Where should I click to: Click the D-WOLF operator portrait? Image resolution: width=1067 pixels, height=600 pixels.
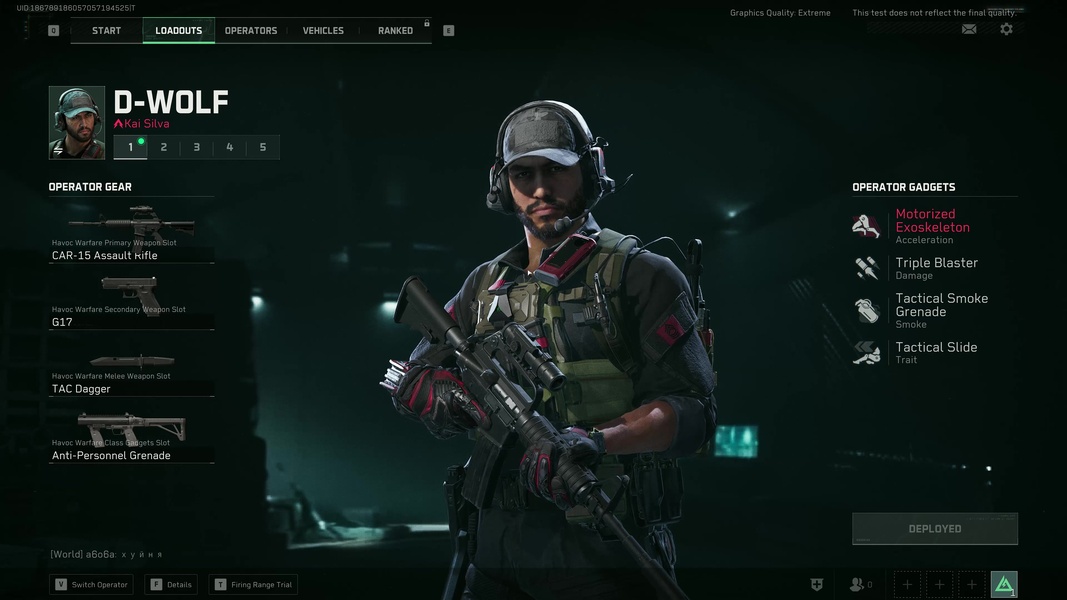coord(77,123)
